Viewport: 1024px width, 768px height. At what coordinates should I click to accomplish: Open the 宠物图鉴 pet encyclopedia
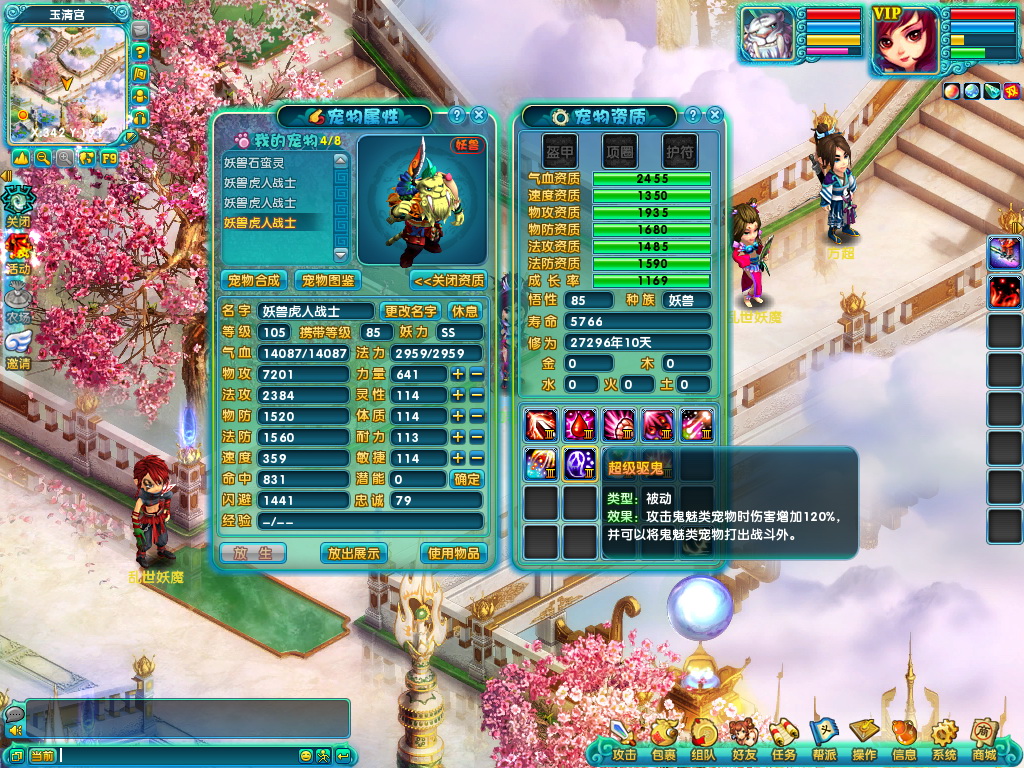click(328, 280)
